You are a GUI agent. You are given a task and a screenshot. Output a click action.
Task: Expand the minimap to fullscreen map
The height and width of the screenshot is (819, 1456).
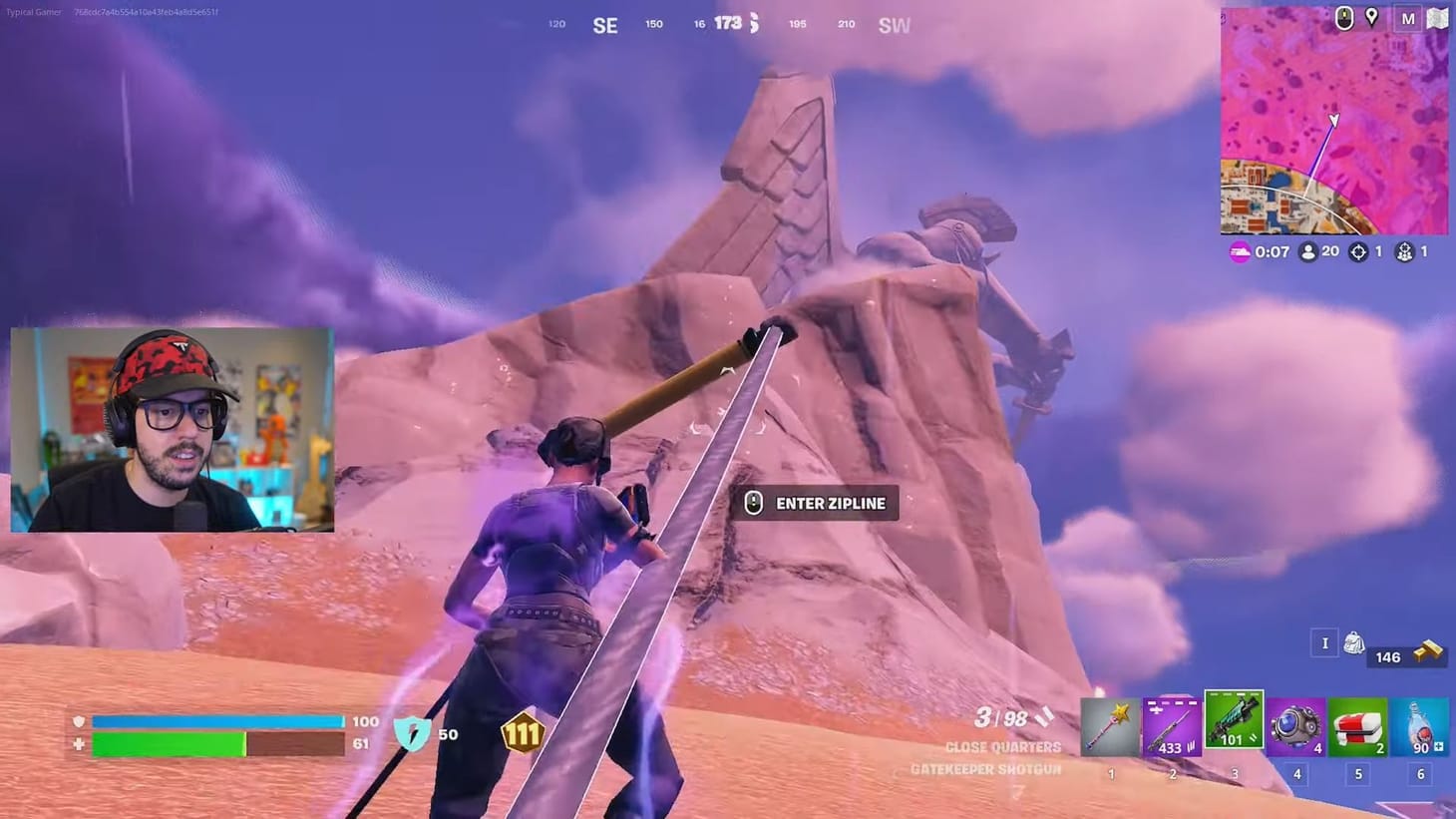point(1437,18)
